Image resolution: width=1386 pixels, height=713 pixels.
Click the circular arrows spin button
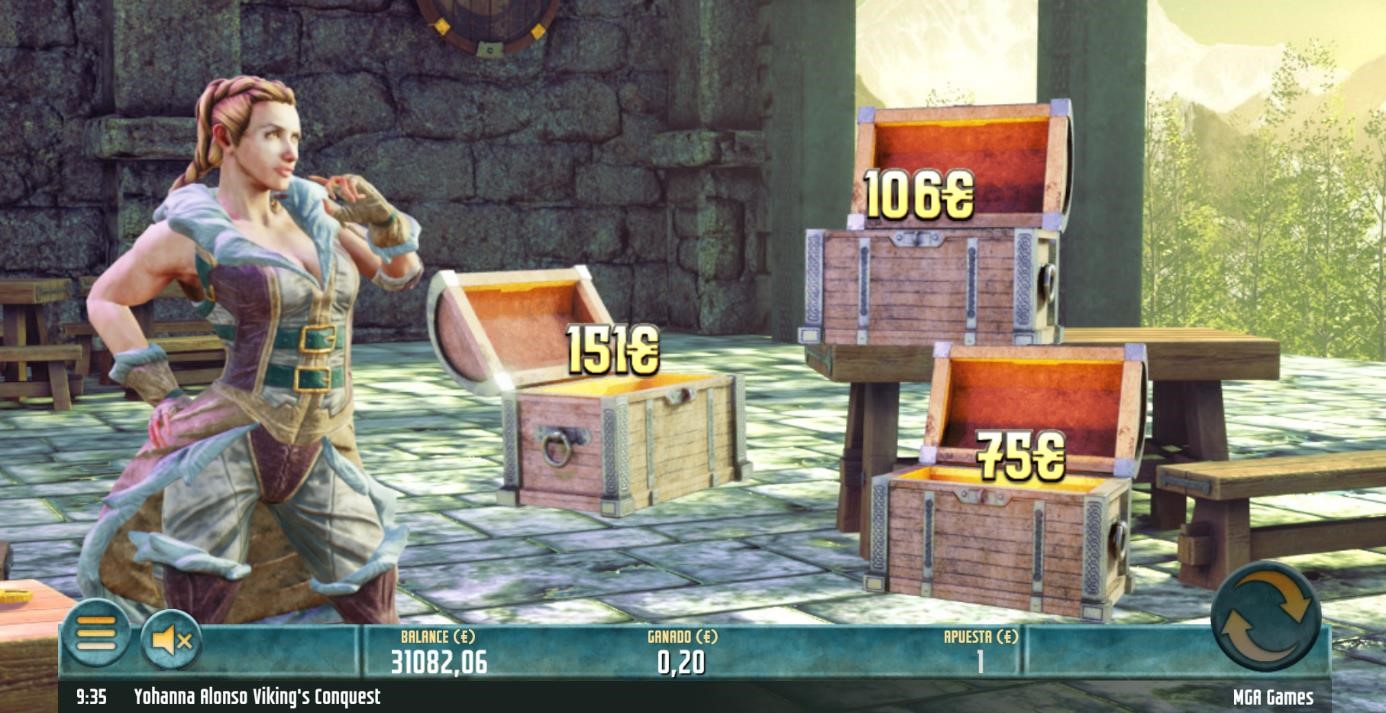[x=1265, y=615]
